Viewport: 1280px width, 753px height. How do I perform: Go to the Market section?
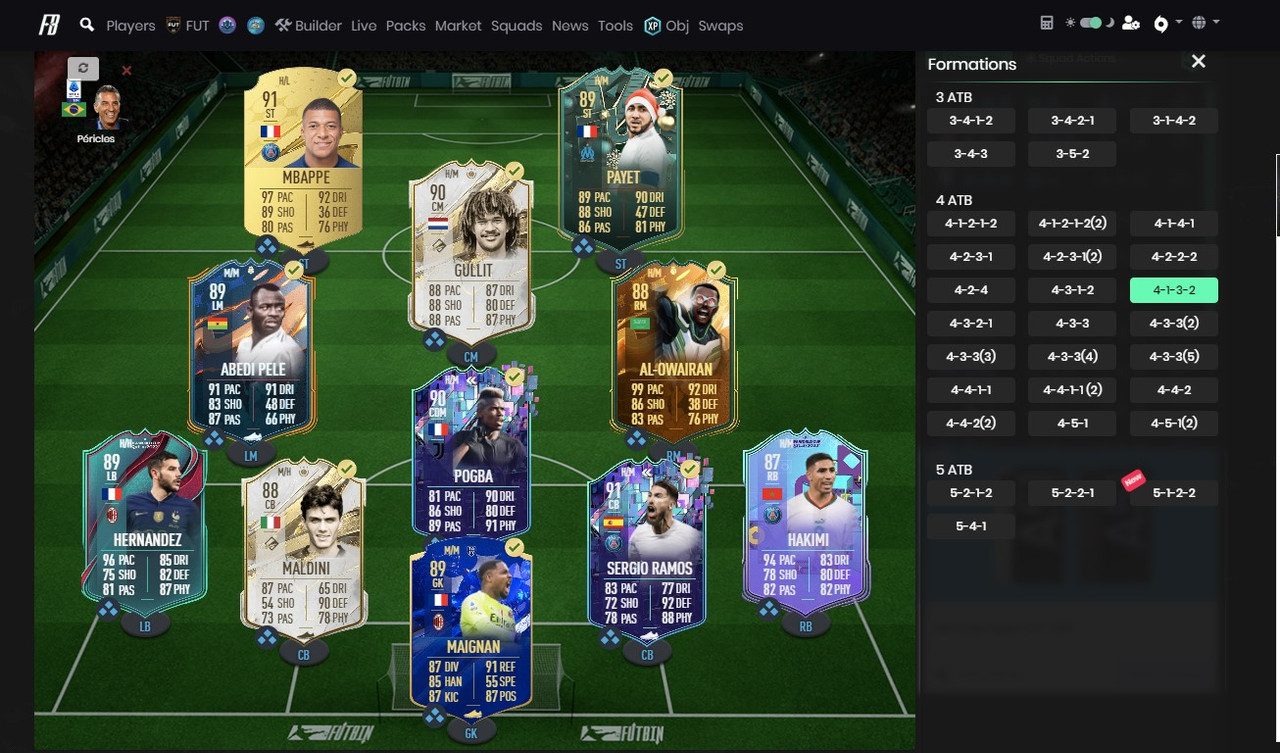(458, 26)
